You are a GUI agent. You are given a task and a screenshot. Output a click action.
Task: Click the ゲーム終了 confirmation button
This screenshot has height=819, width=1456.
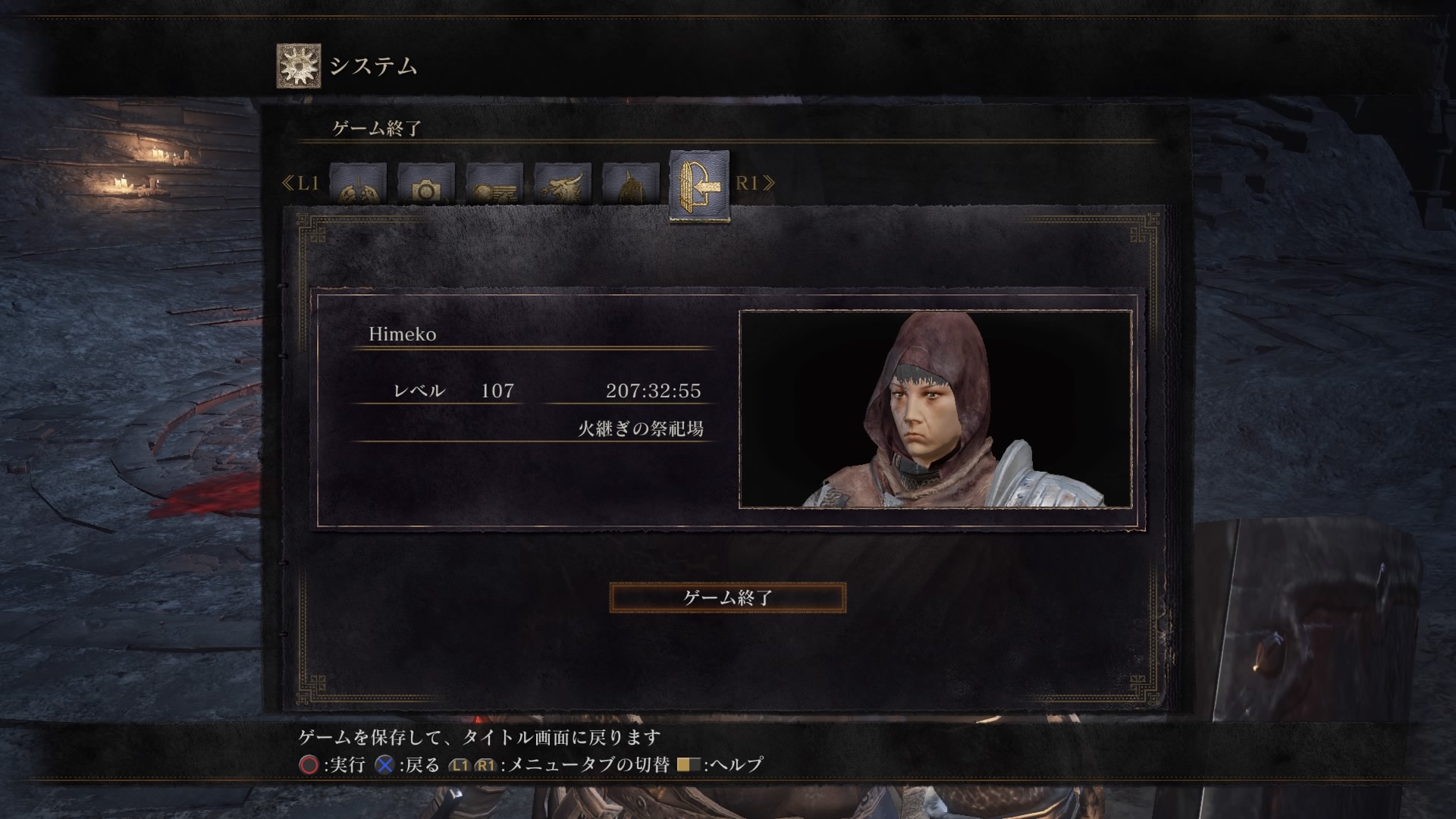coord(726,597)
